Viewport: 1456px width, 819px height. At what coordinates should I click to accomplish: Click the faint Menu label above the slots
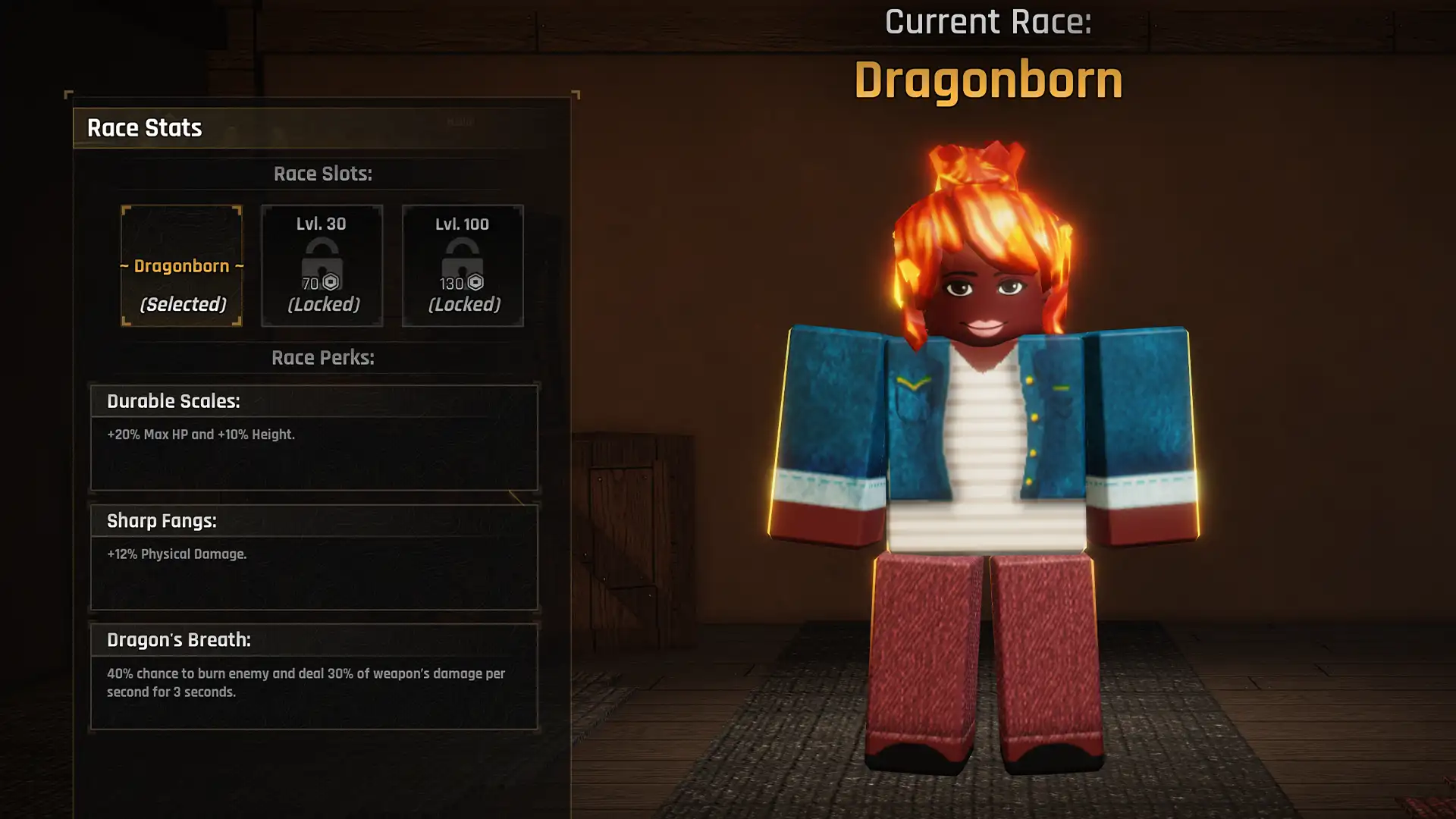(x=461, y=121)
